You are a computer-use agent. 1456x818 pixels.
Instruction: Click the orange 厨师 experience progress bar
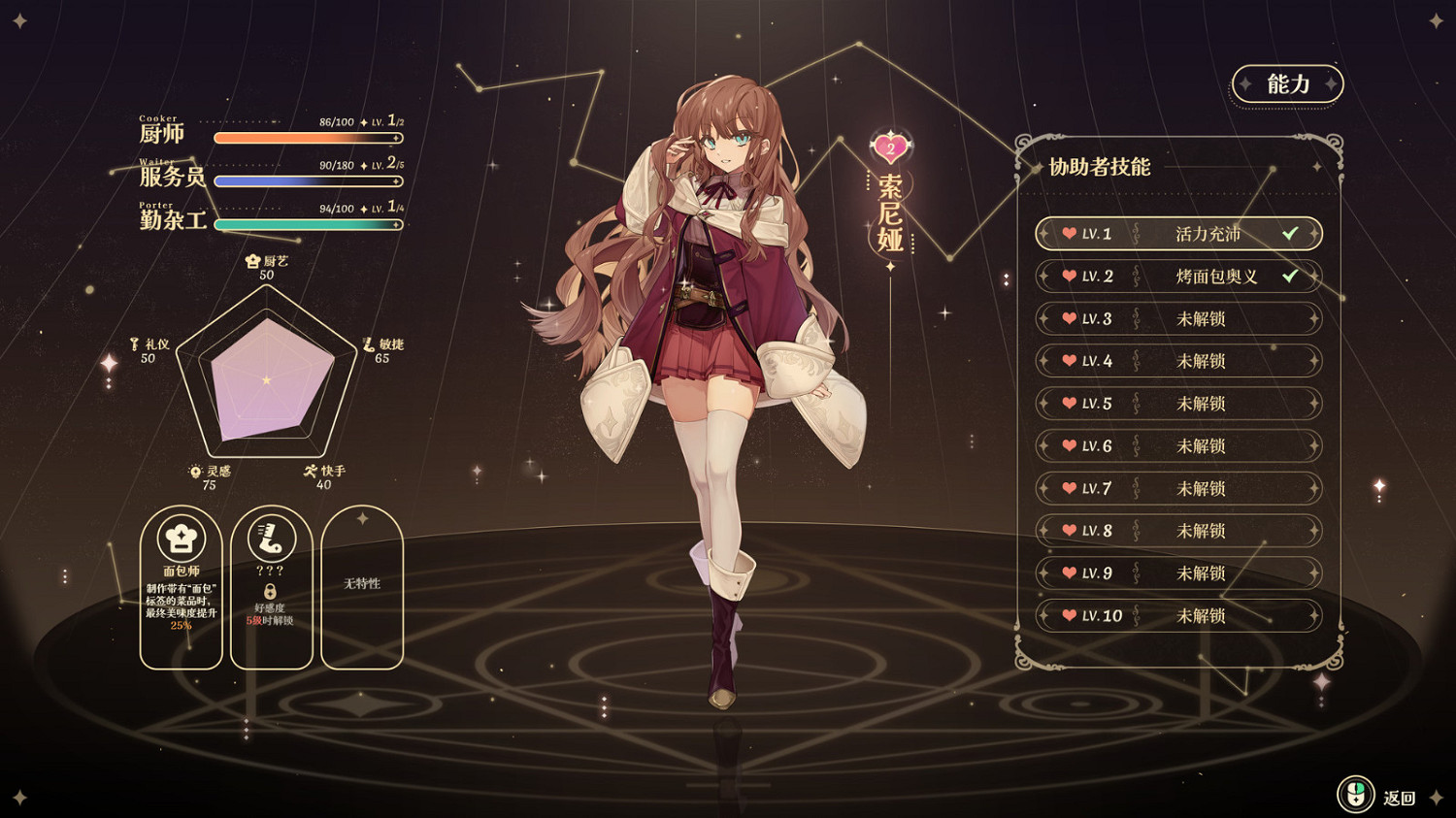[301, 138]
